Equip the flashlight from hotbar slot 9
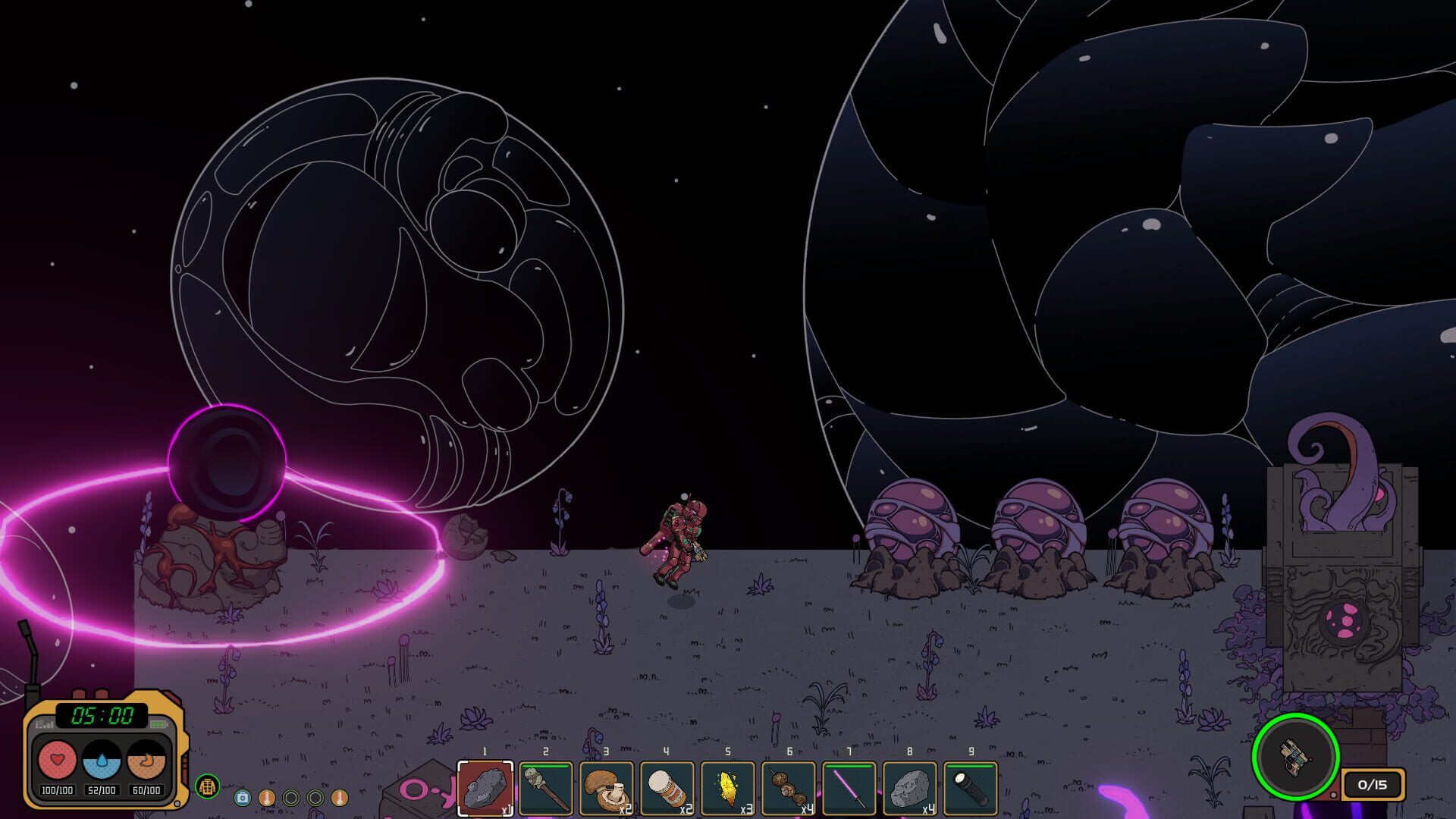 970,789
